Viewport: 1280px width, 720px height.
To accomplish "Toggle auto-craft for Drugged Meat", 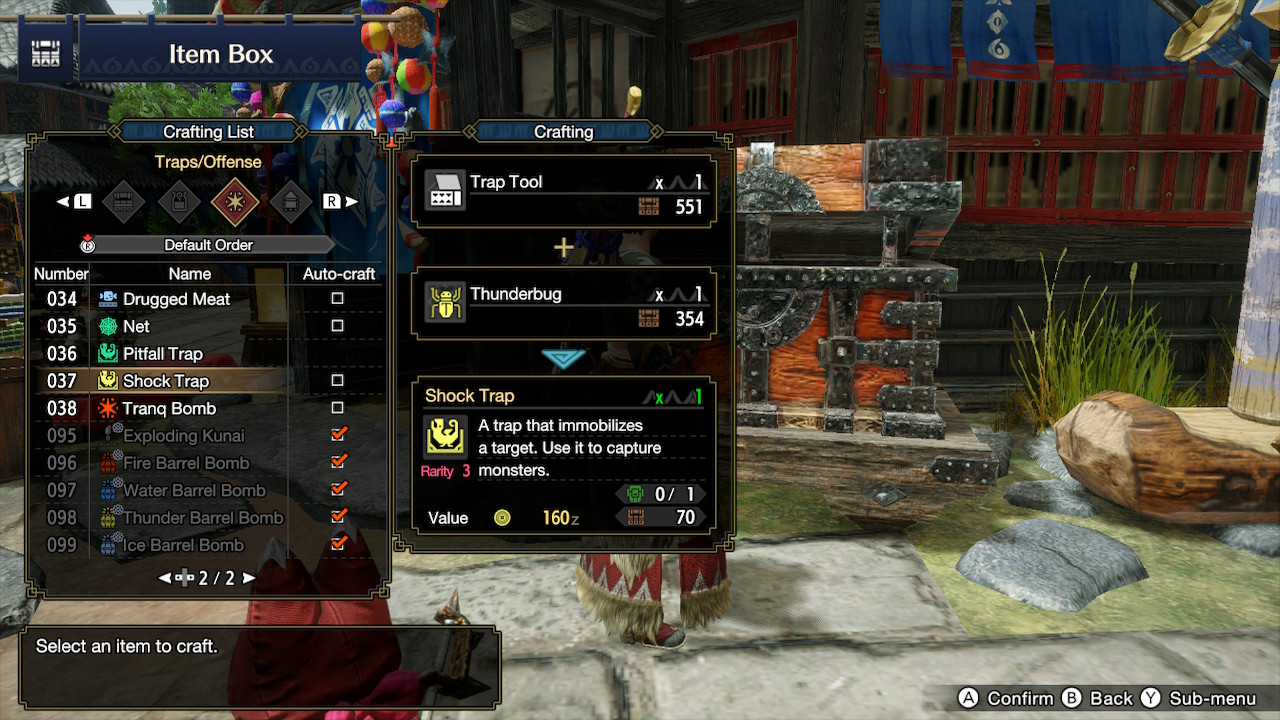I will (x=338, y=299).
